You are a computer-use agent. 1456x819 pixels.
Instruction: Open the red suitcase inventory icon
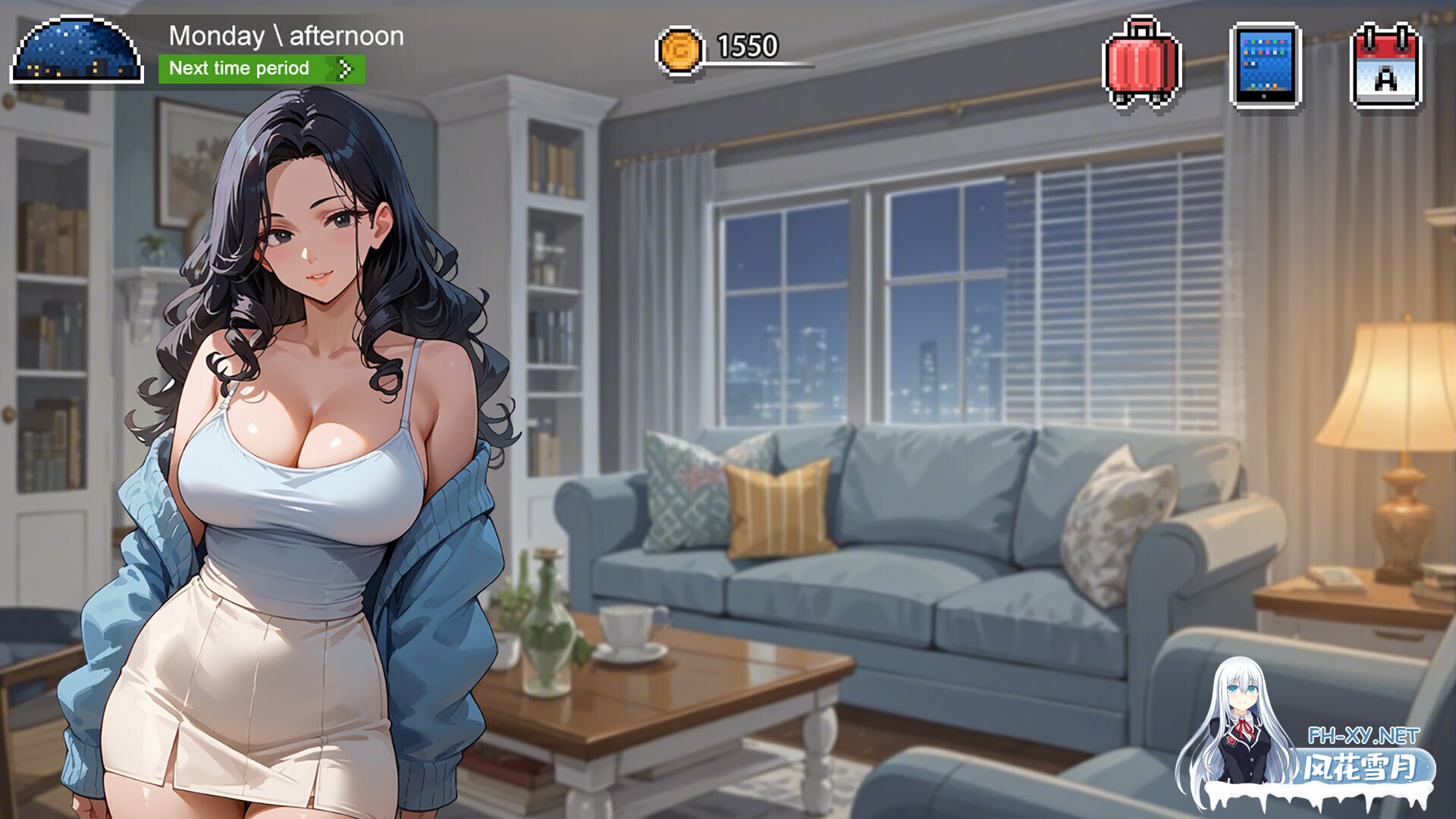tap(1142, 64)
